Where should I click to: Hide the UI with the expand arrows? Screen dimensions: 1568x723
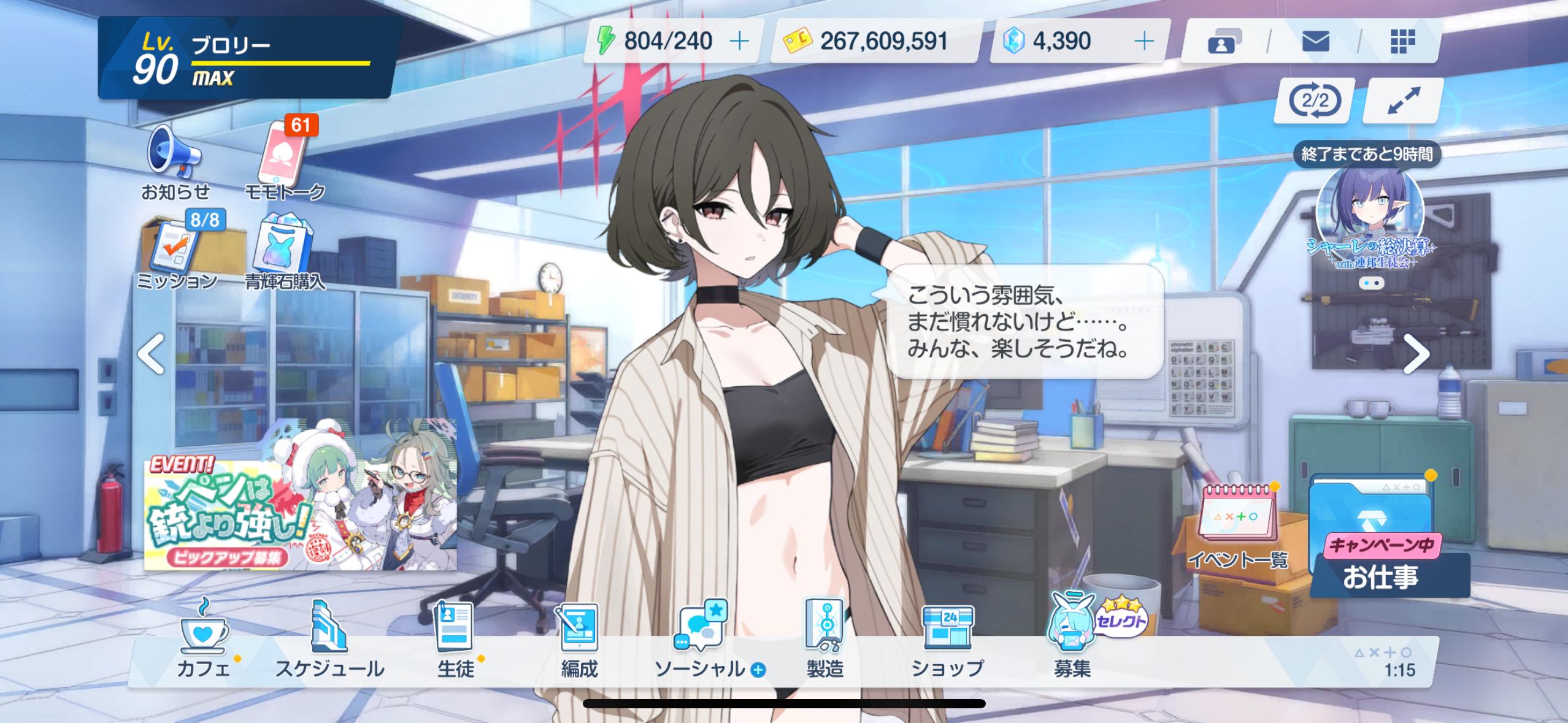click(x=1403, y=101)
